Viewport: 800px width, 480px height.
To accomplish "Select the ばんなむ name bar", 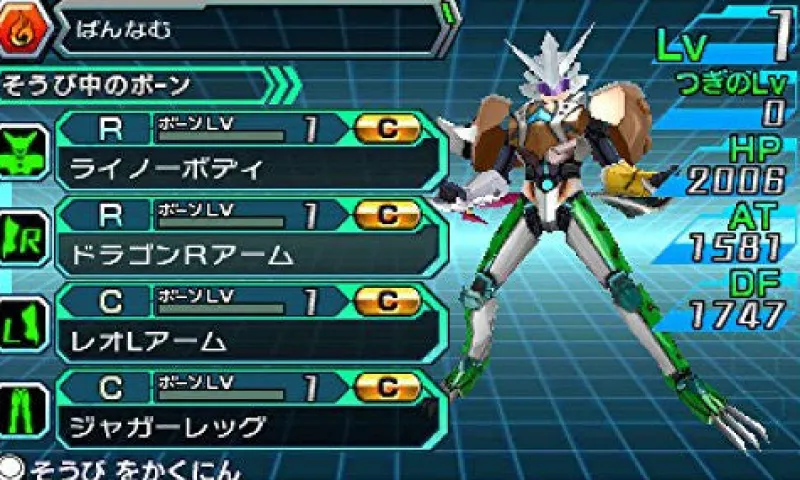I will [x=250, y=28].
